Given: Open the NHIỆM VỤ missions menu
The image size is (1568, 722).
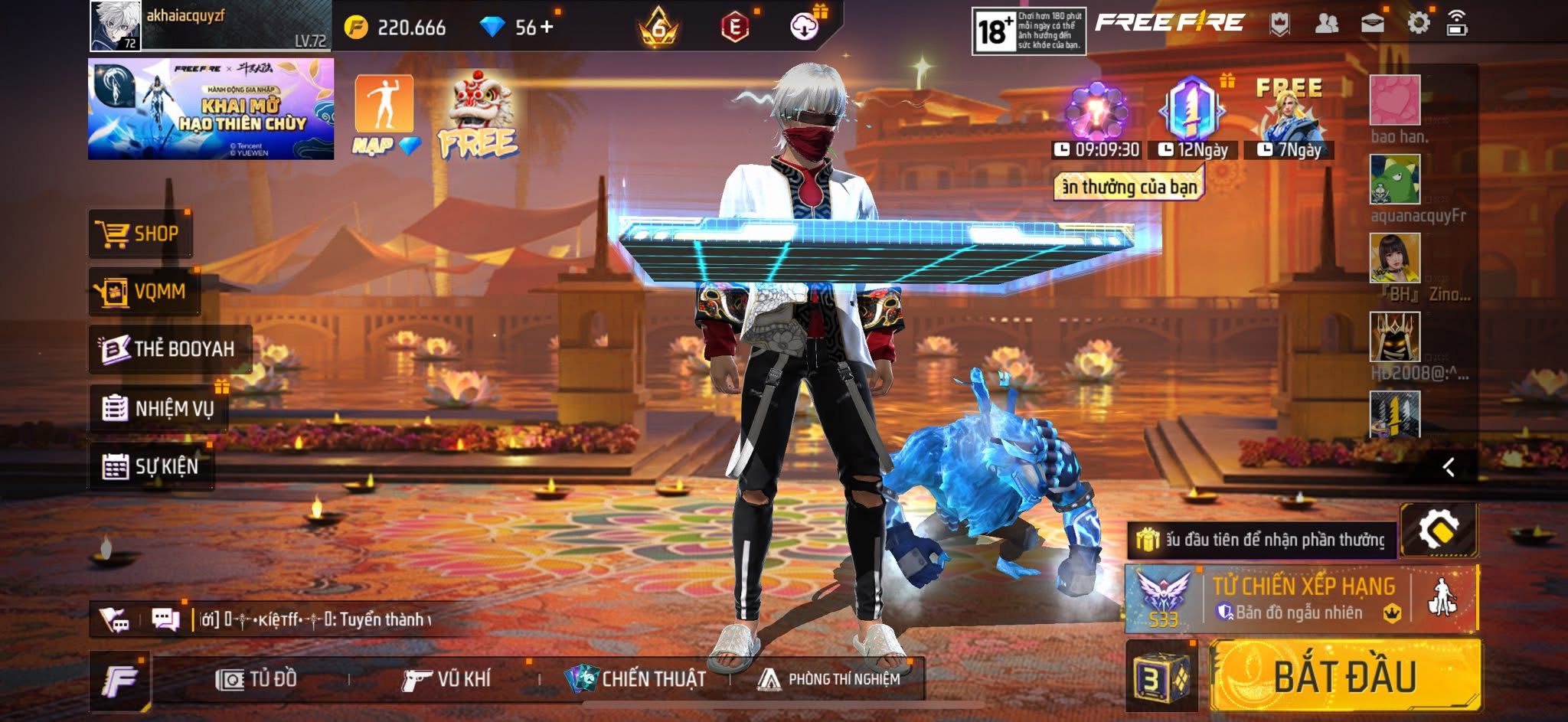Looking at the screenshot, I should tap(158, 408).
